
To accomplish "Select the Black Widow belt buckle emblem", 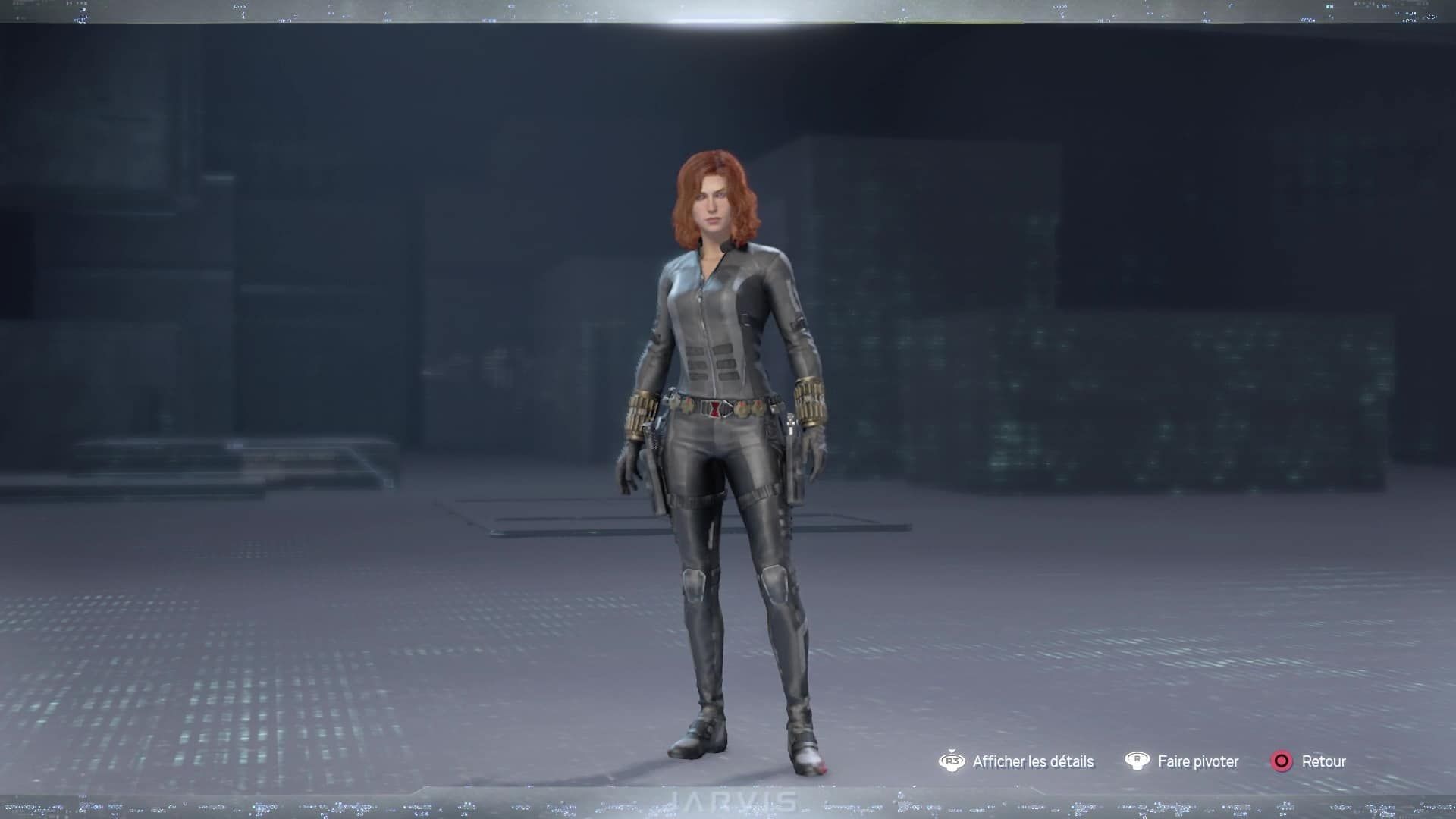I will tap(716, 407).
